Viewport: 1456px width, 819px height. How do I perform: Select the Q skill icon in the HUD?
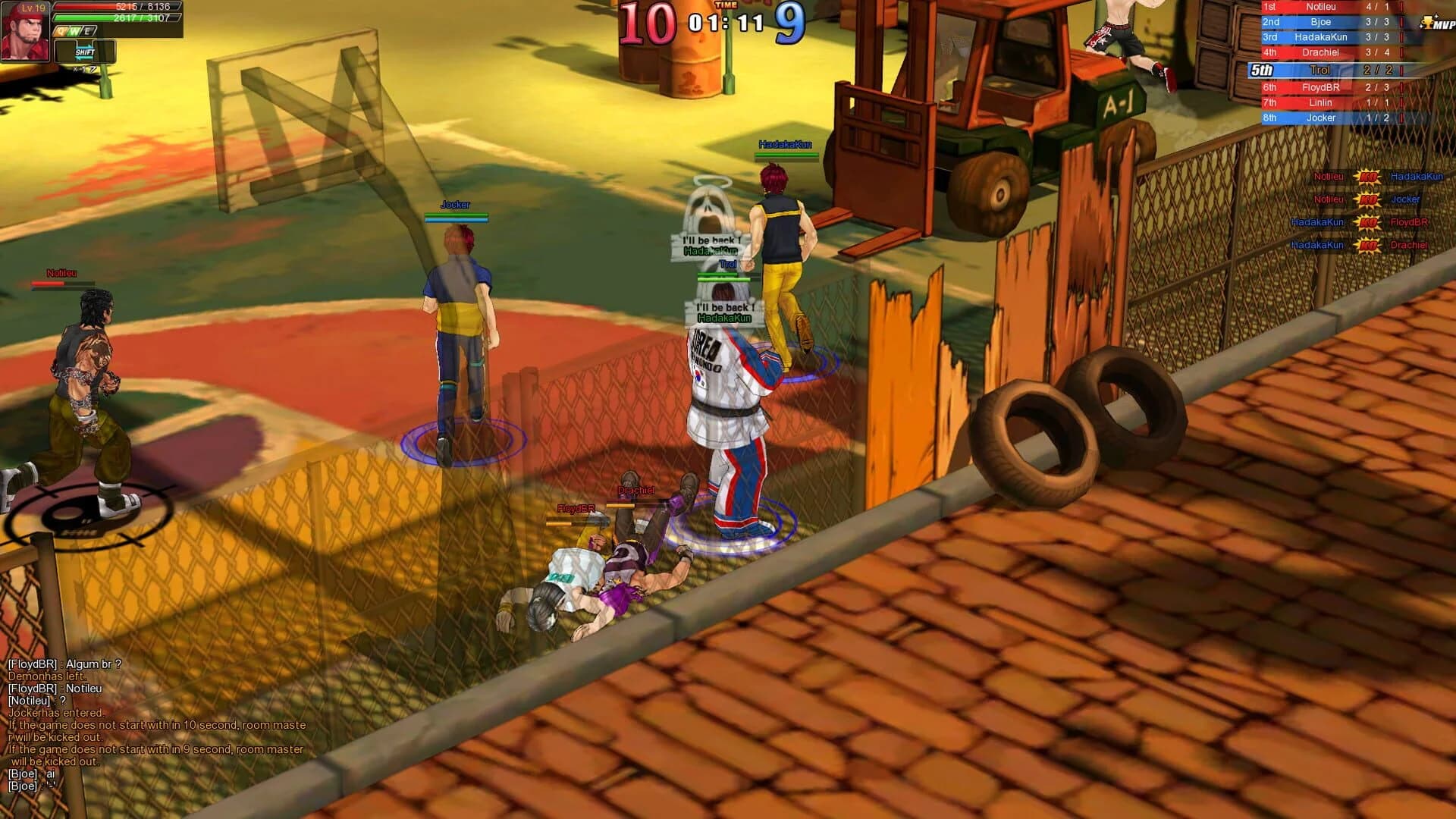[x=61, y=31]
